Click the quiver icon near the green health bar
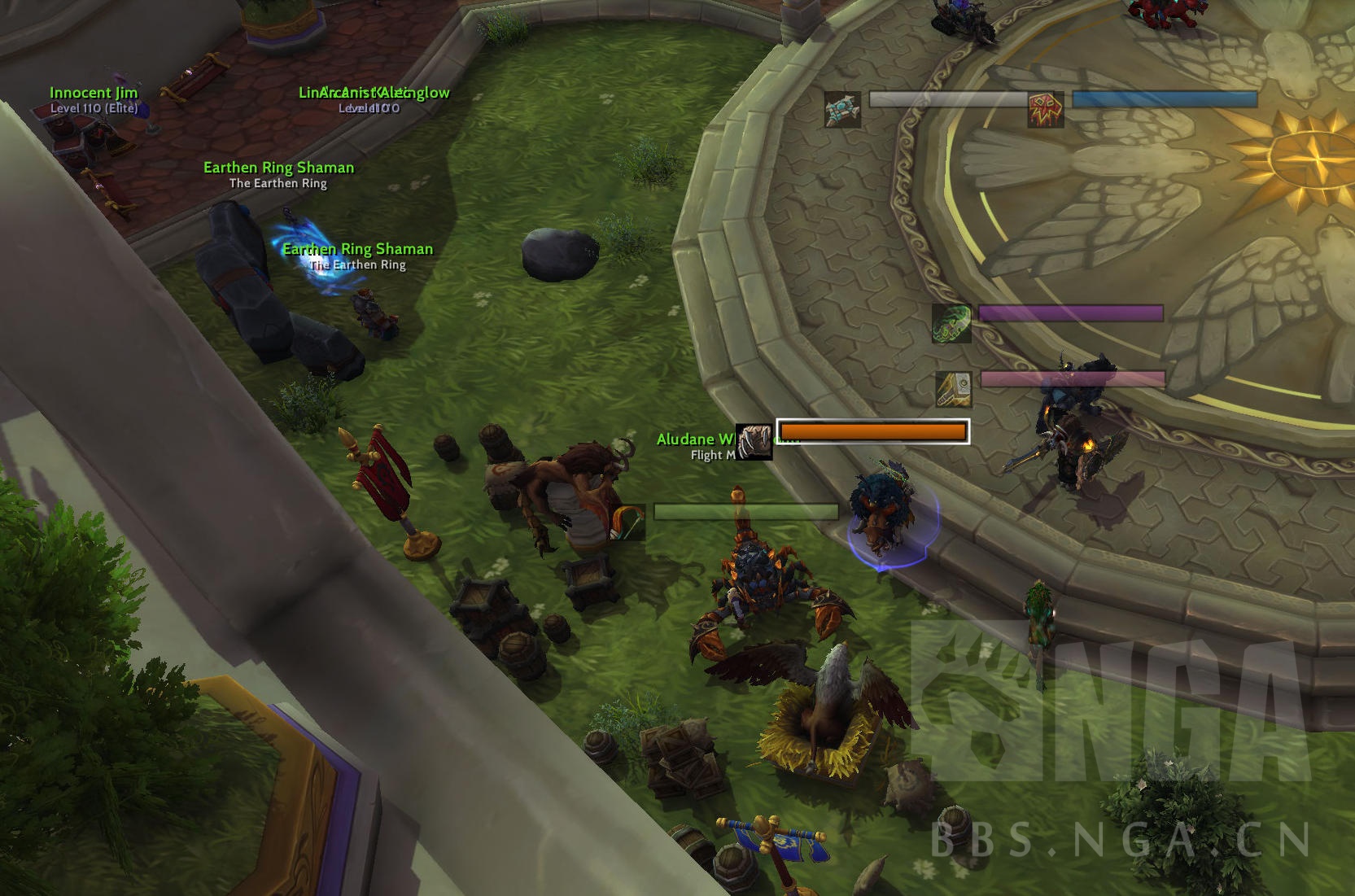This screenshot has width=1355, height=896. 629,519
